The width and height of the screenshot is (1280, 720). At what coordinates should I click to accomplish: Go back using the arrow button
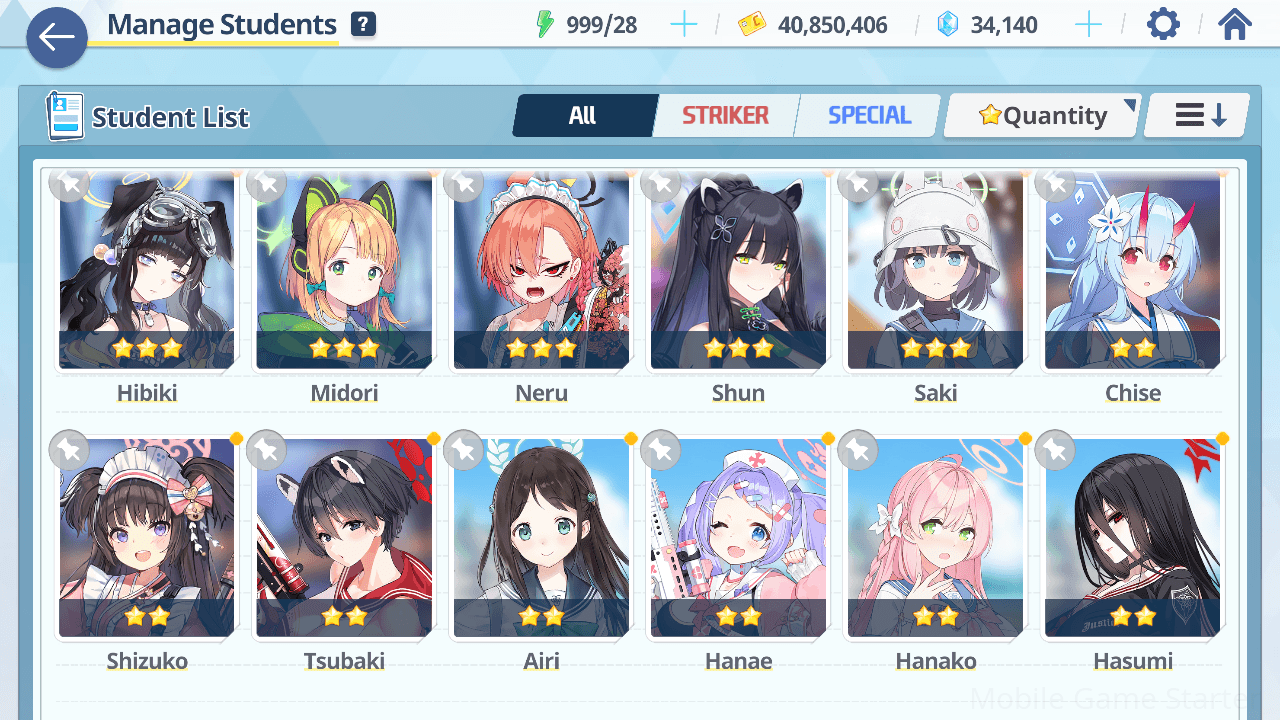point(57,38)
